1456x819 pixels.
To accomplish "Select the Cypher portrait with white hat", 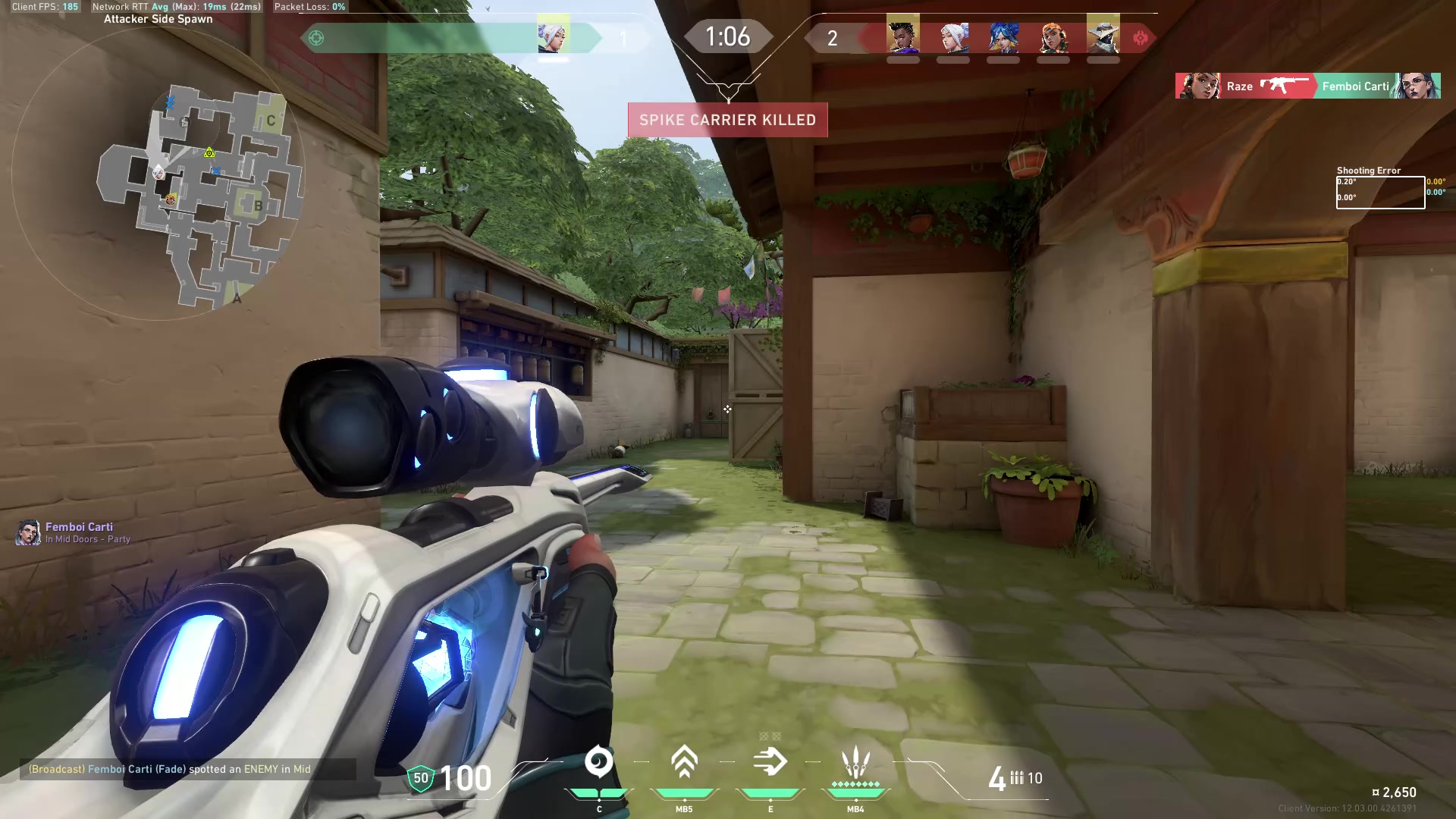I will pos(1103,35).
